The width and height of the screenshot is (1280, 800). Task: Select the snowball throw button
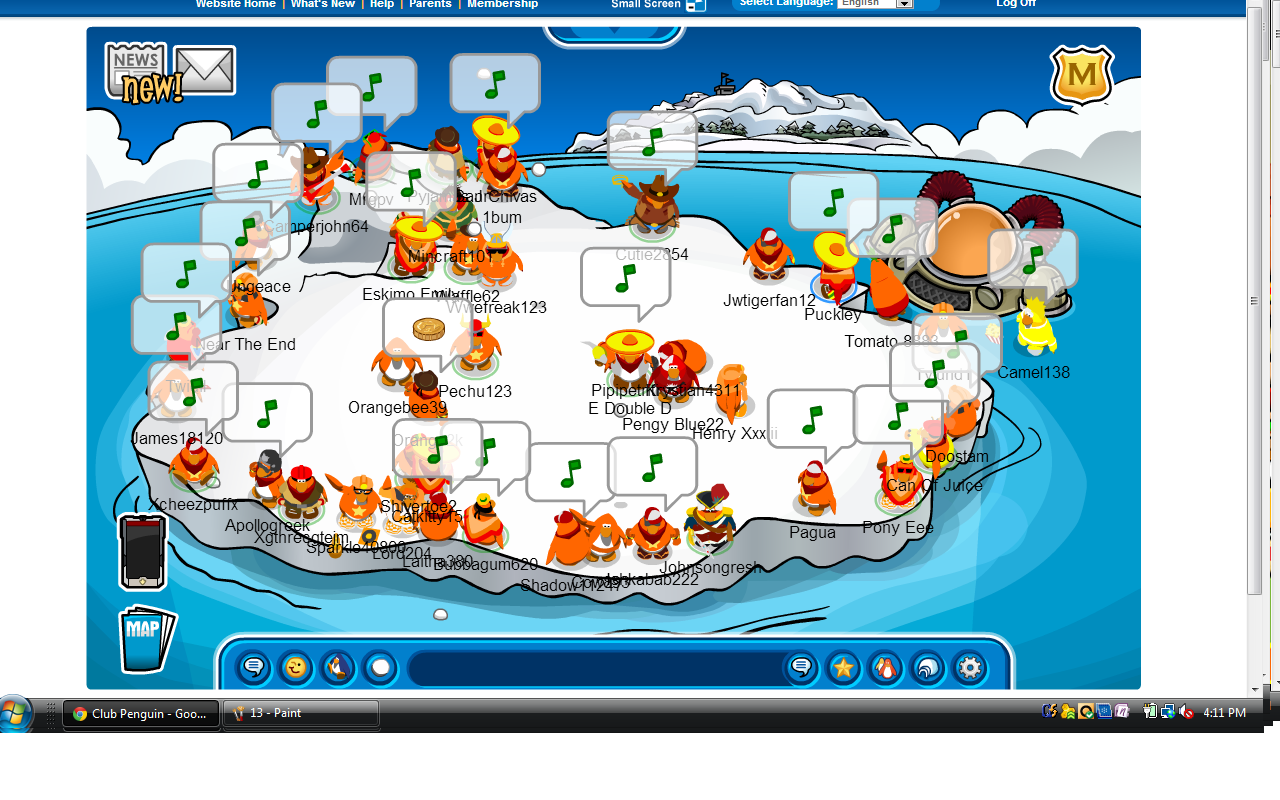(x=380, y=667)
